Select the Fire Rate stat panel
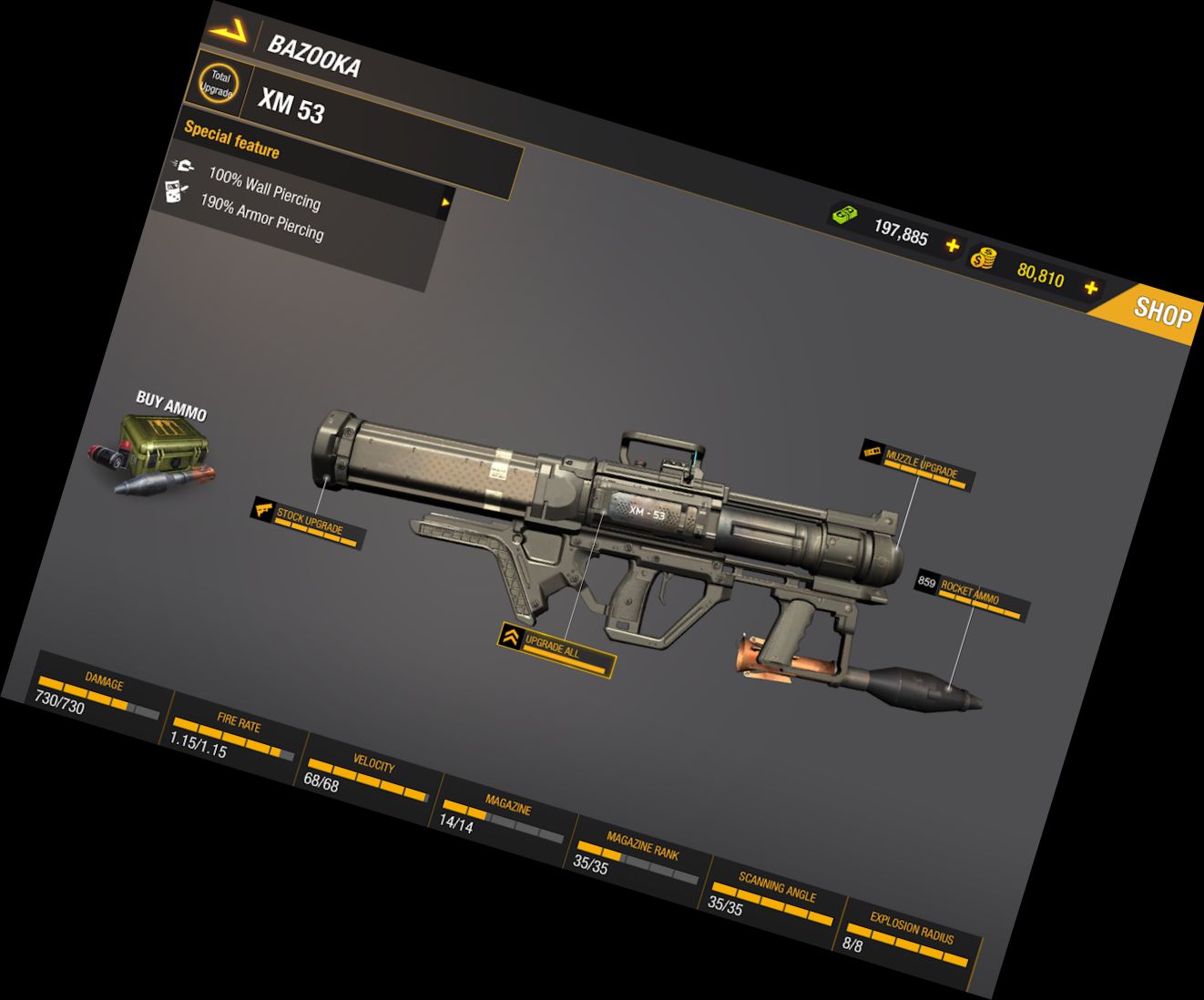 (x=232, y=736)
